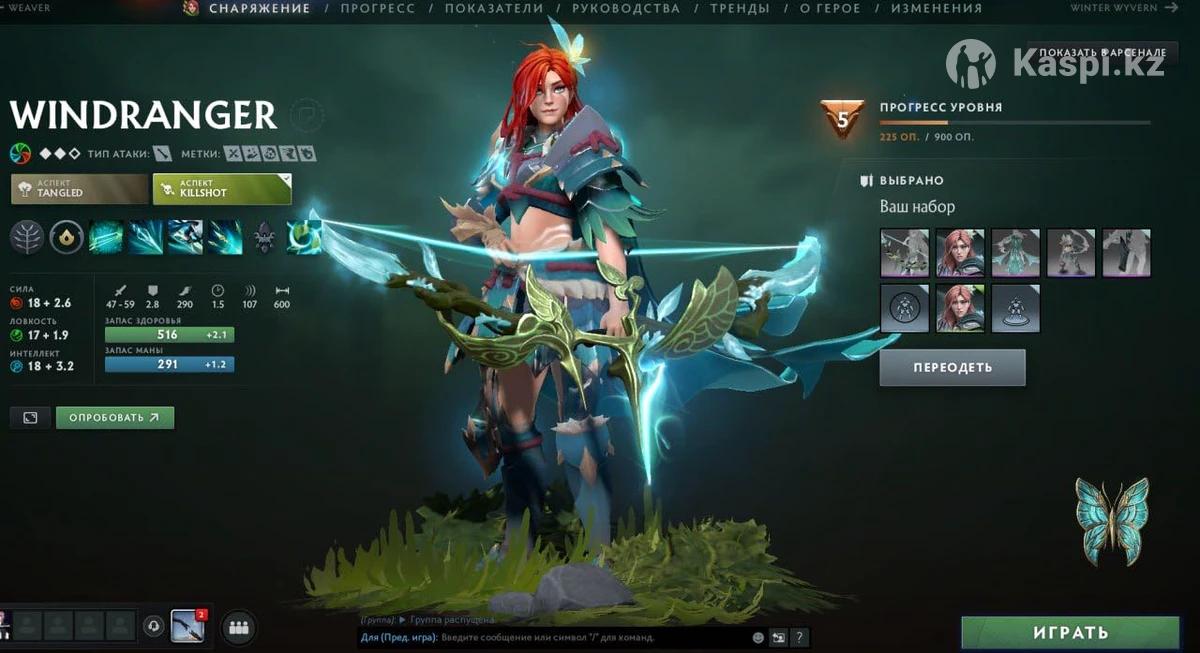Open the party group icon button
Screen dimensions: 1200x653
[238, 627]
